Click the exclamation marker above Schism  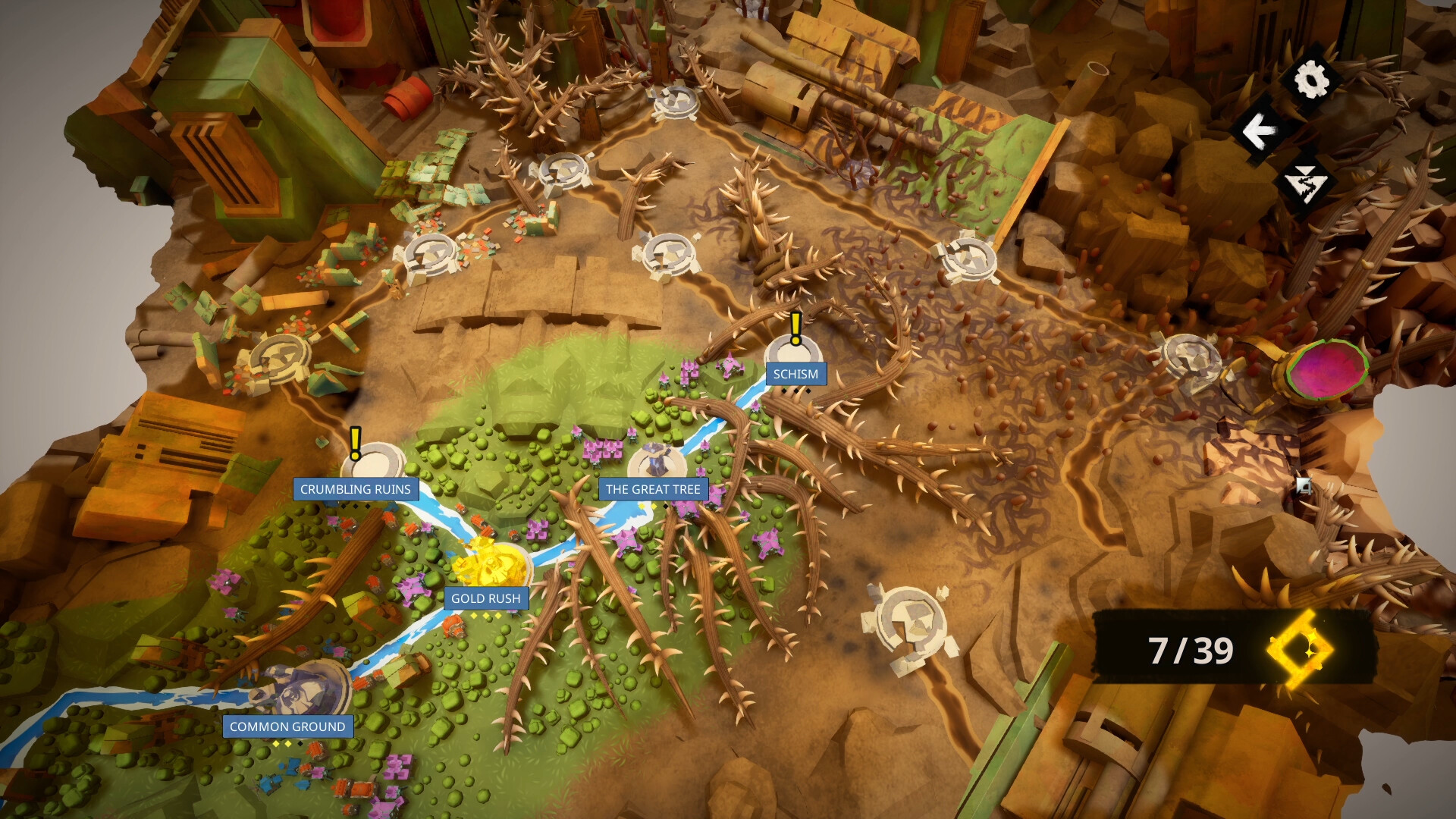click(795, 328)
